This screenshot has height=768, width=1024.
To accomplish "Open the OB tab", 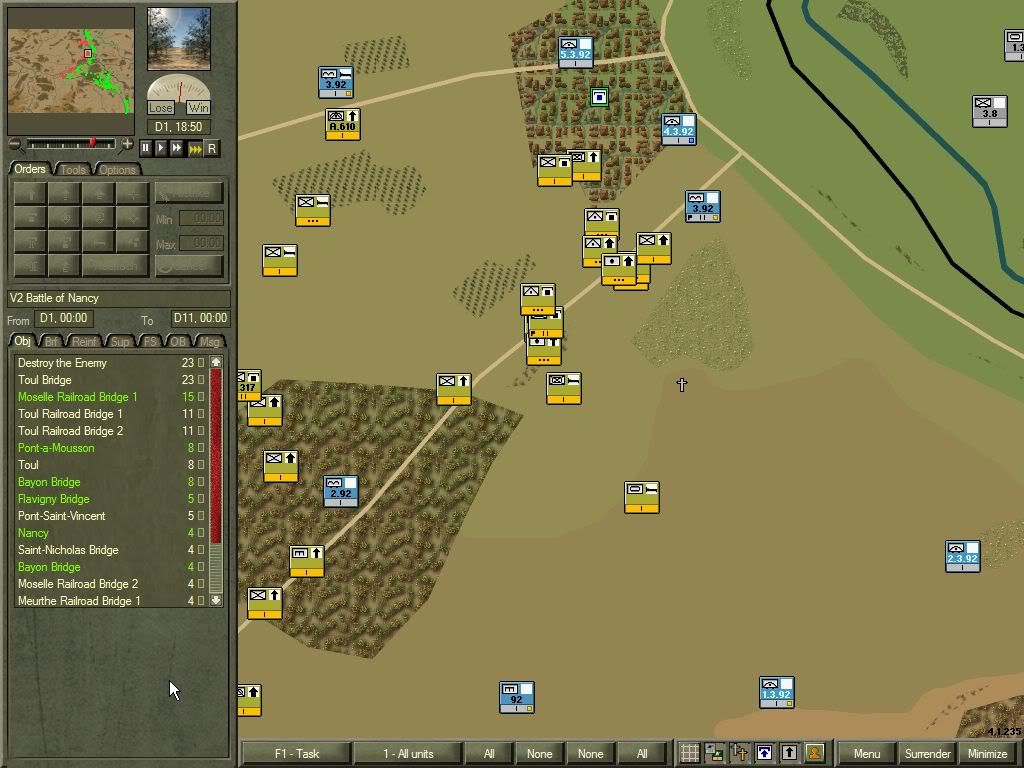I will tap(178, 342).
